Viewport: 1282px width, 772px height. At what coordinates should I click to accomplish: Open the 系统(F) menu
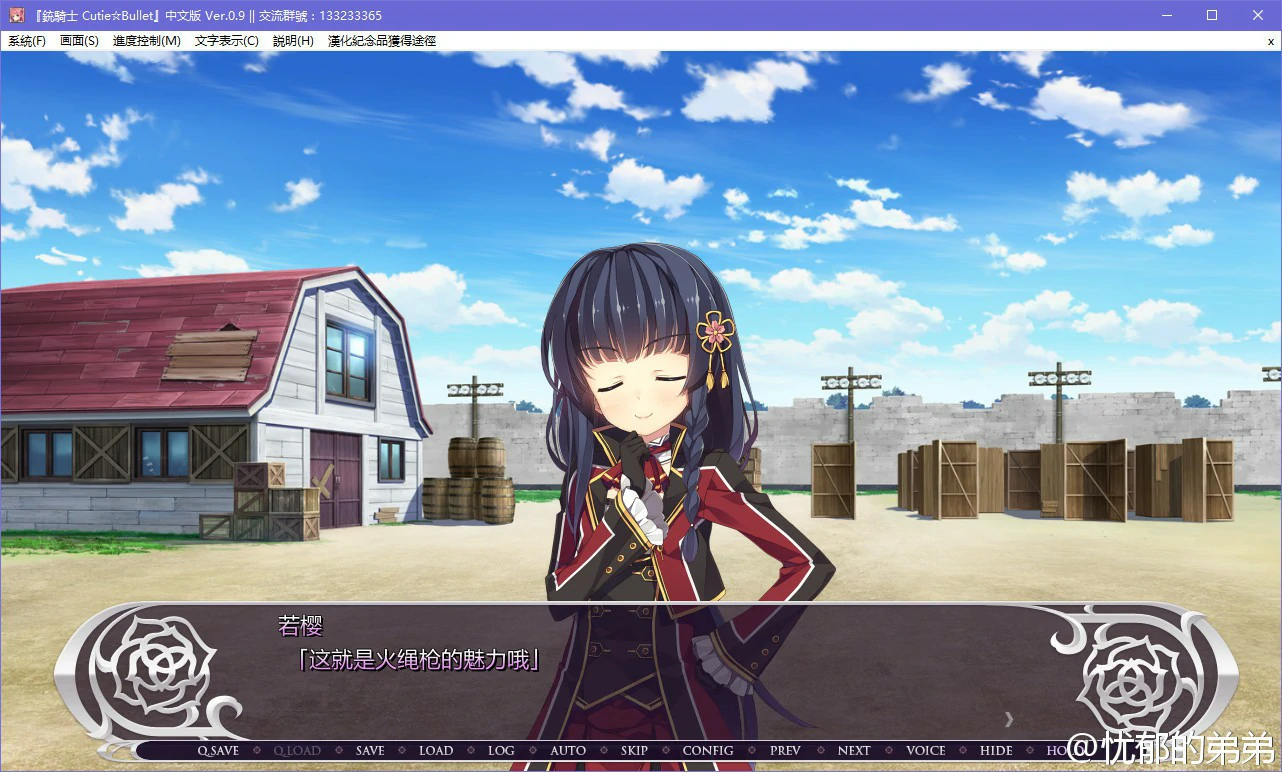click(x=27, y=41)
